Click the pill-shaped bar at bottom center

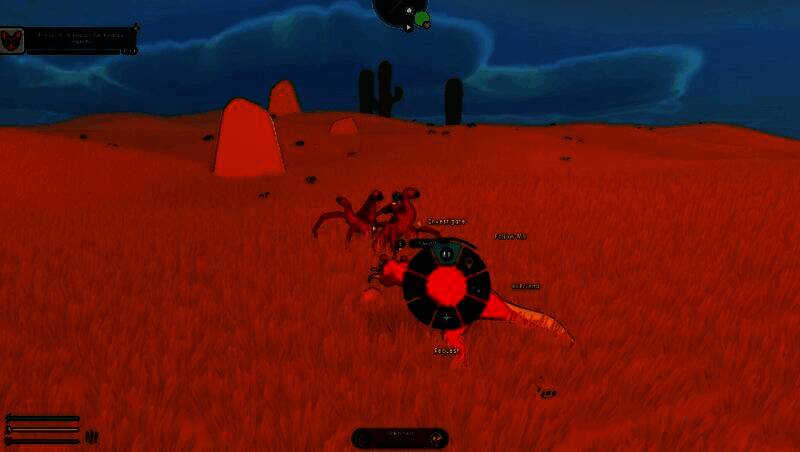pos(400,438)
